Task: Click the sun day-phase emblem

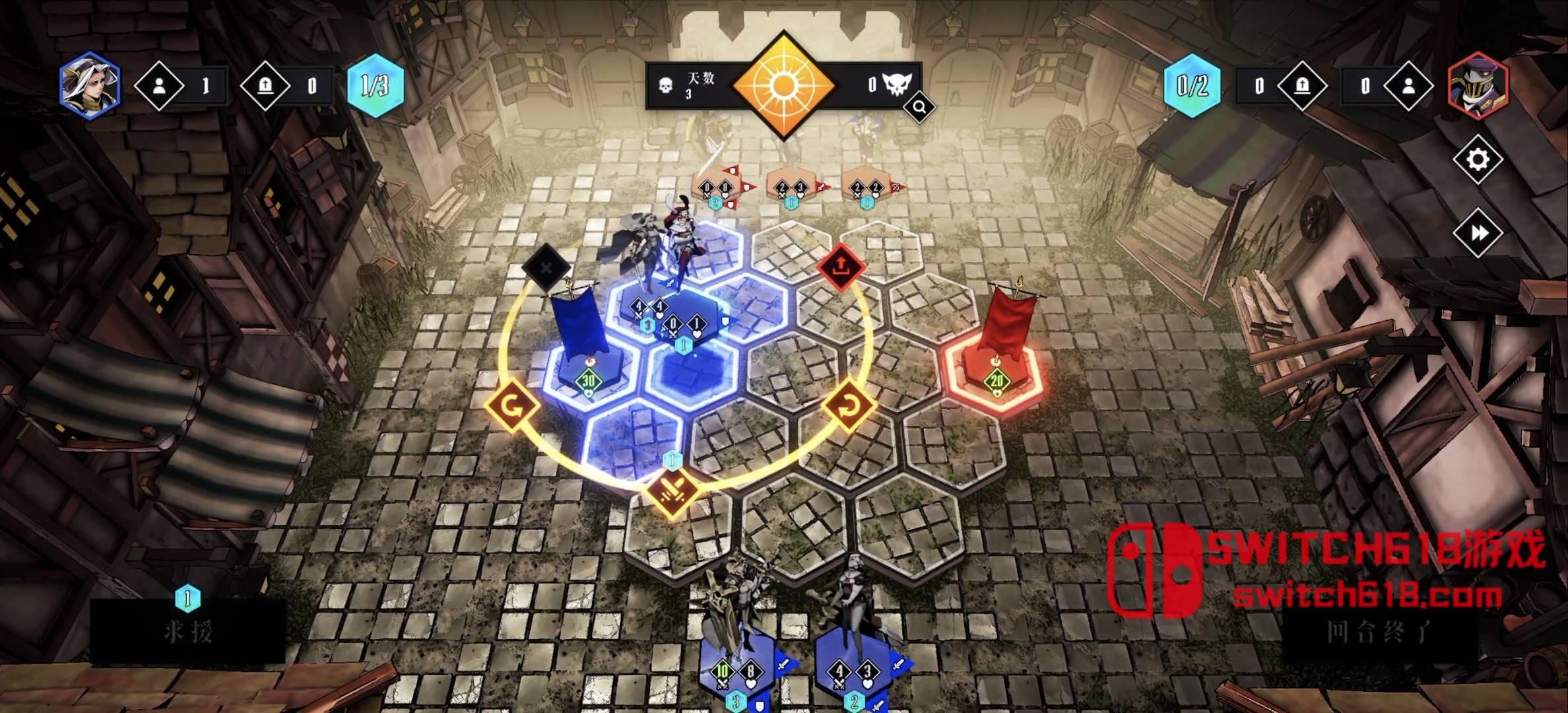Action: pyautogui.click(x=783, y=85)
